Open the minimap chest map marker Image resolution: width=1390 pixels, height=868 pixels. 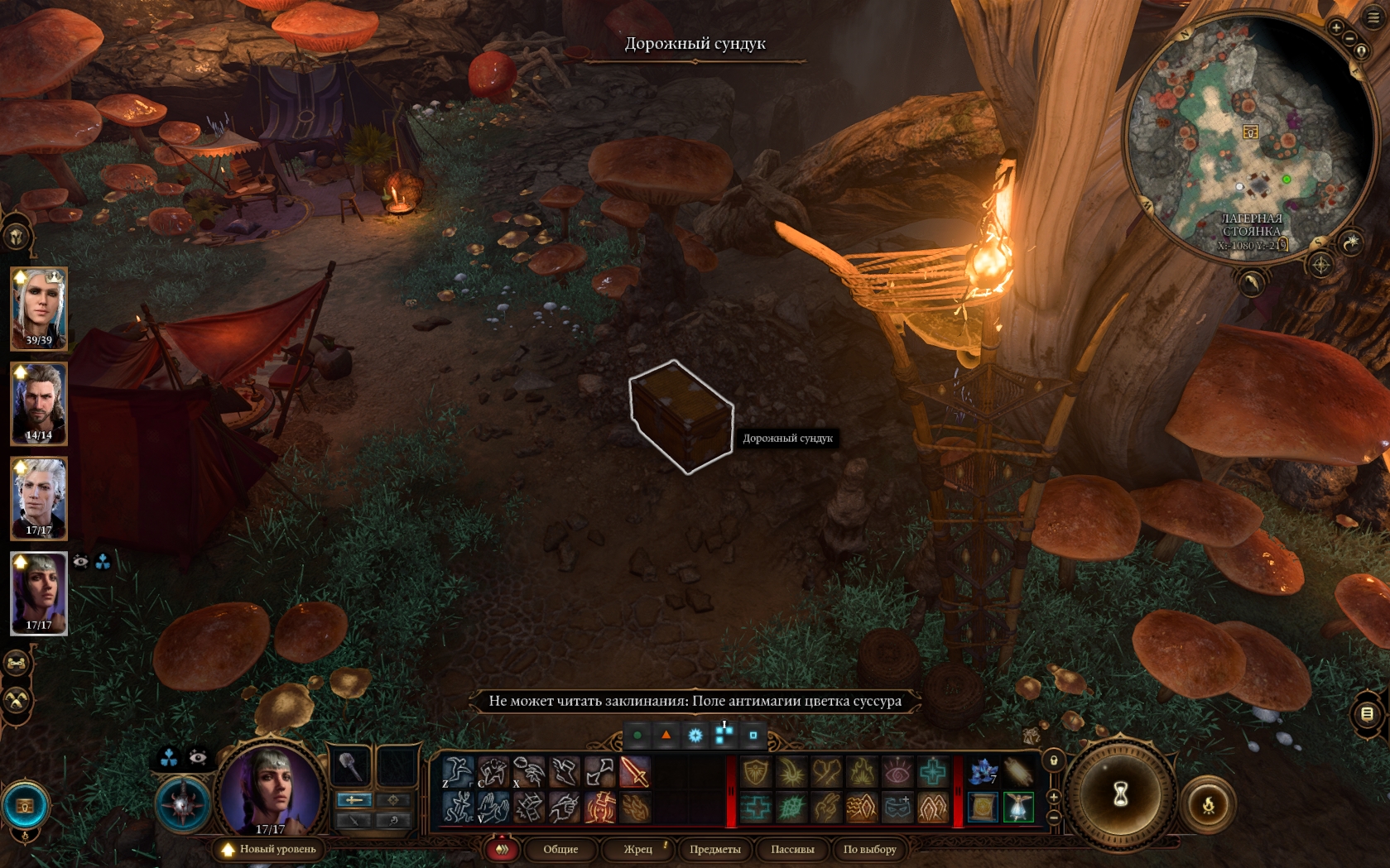pos(1250,132)
